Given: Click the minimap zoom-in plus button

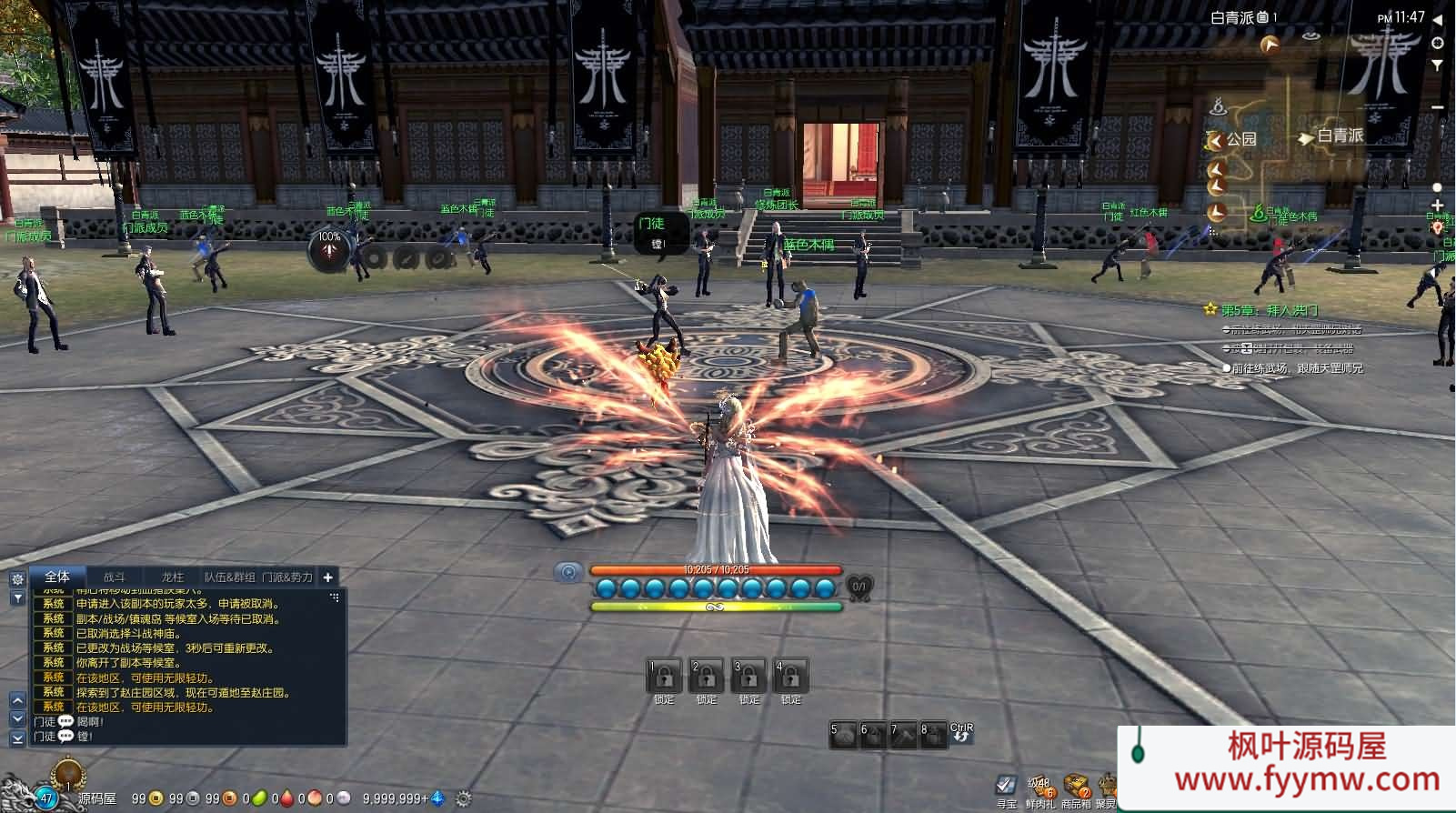Looking at the screenshot, I should tap(1437, 206).
